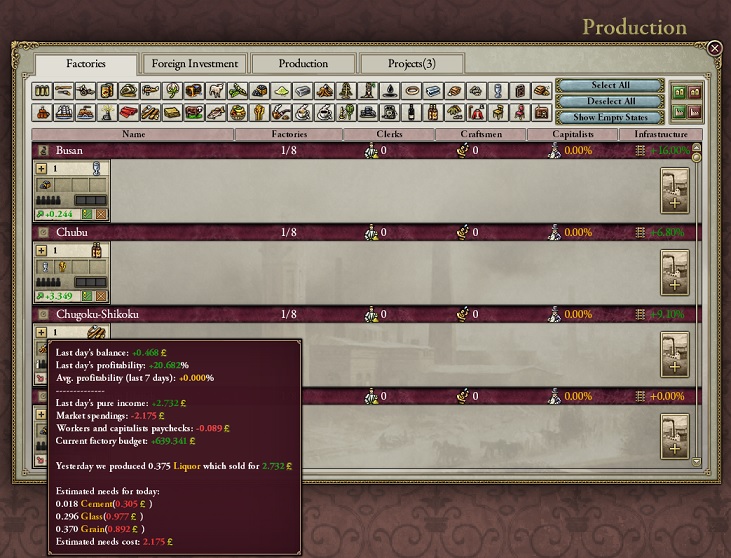Select the Chubu state row
This screenshot has height=558, width=731.
pos(70,232)
